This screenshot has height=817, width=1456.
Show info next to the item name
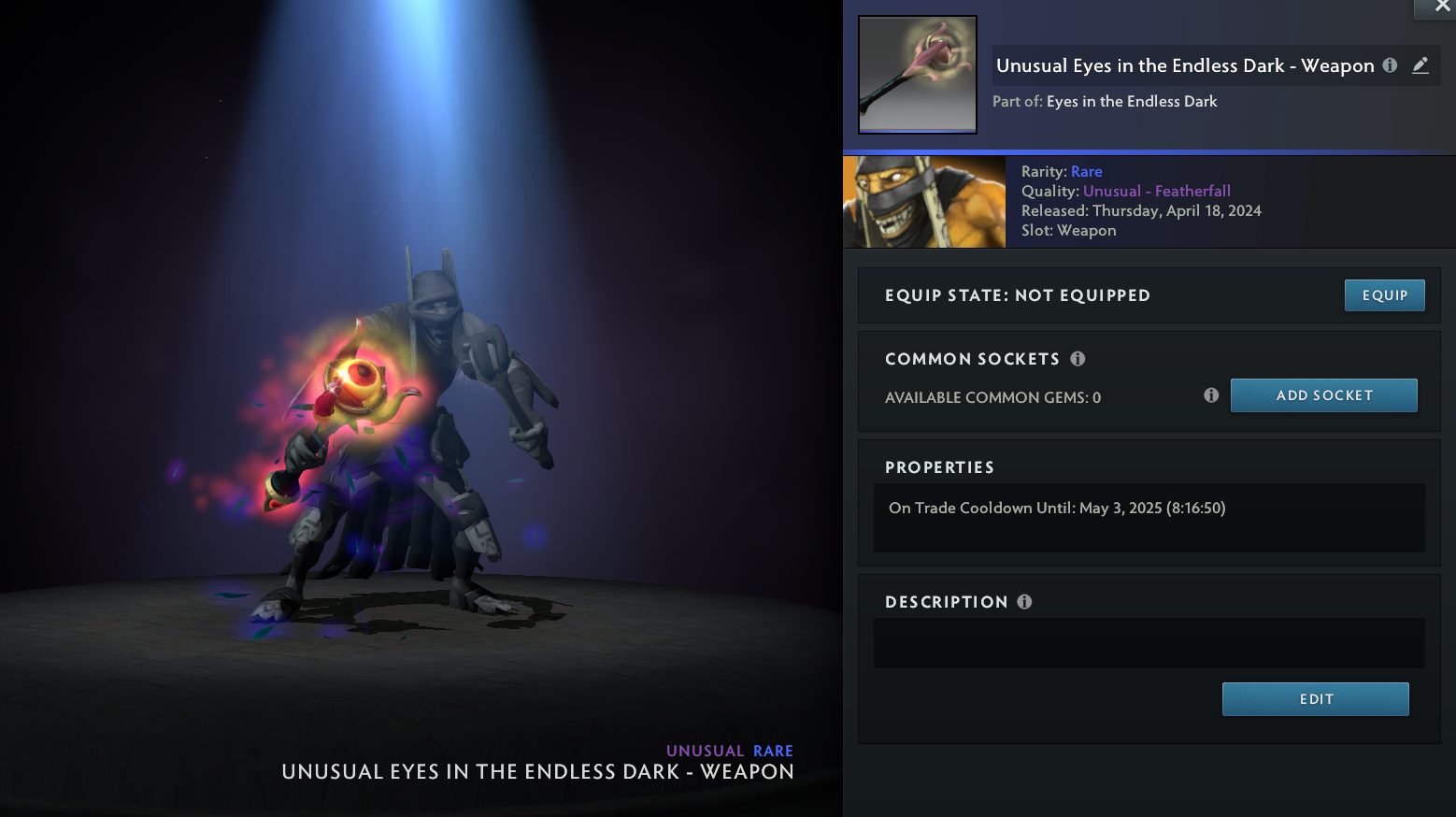[x=1390, y=65]
